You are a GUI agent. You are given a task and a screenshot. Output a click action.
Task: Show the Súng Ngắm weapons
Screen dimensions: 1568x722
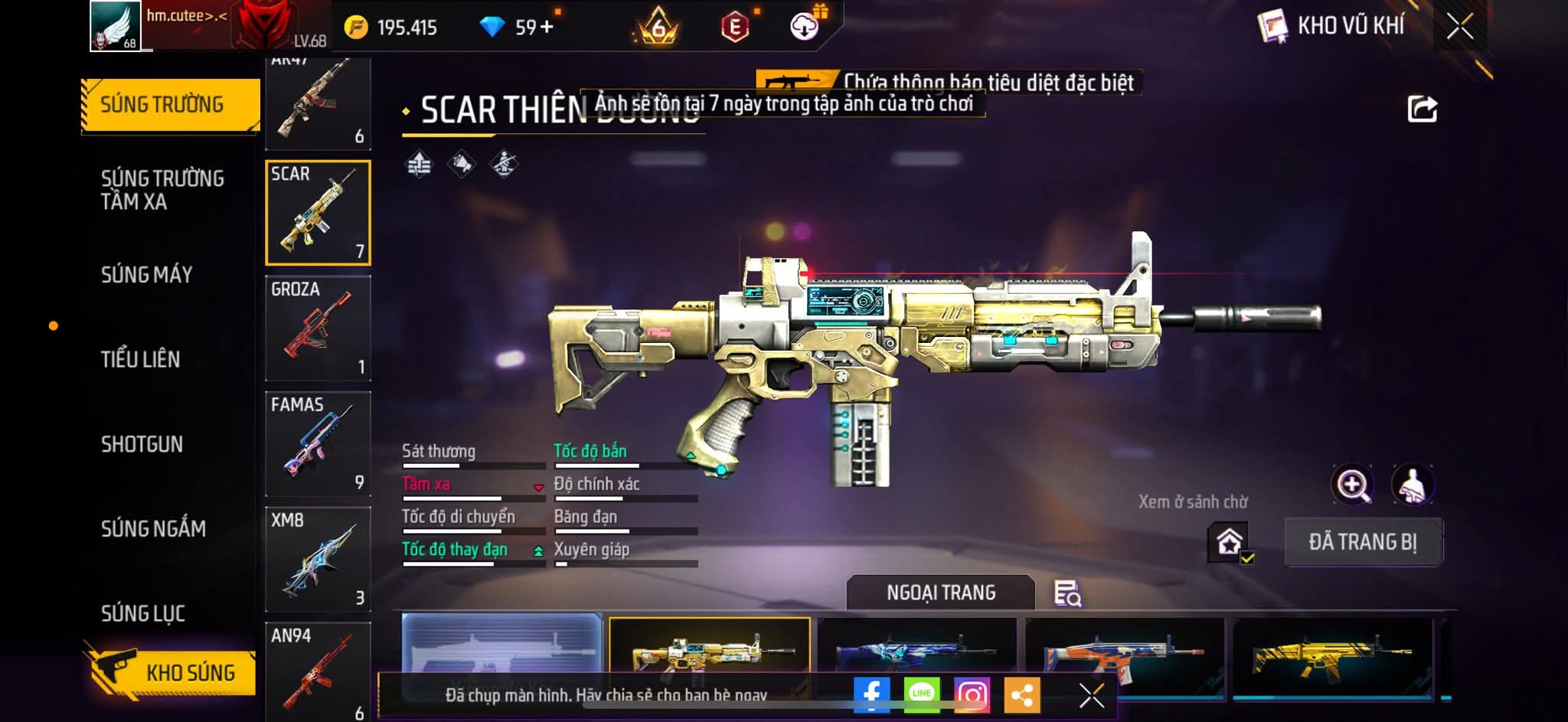(153, 528)
